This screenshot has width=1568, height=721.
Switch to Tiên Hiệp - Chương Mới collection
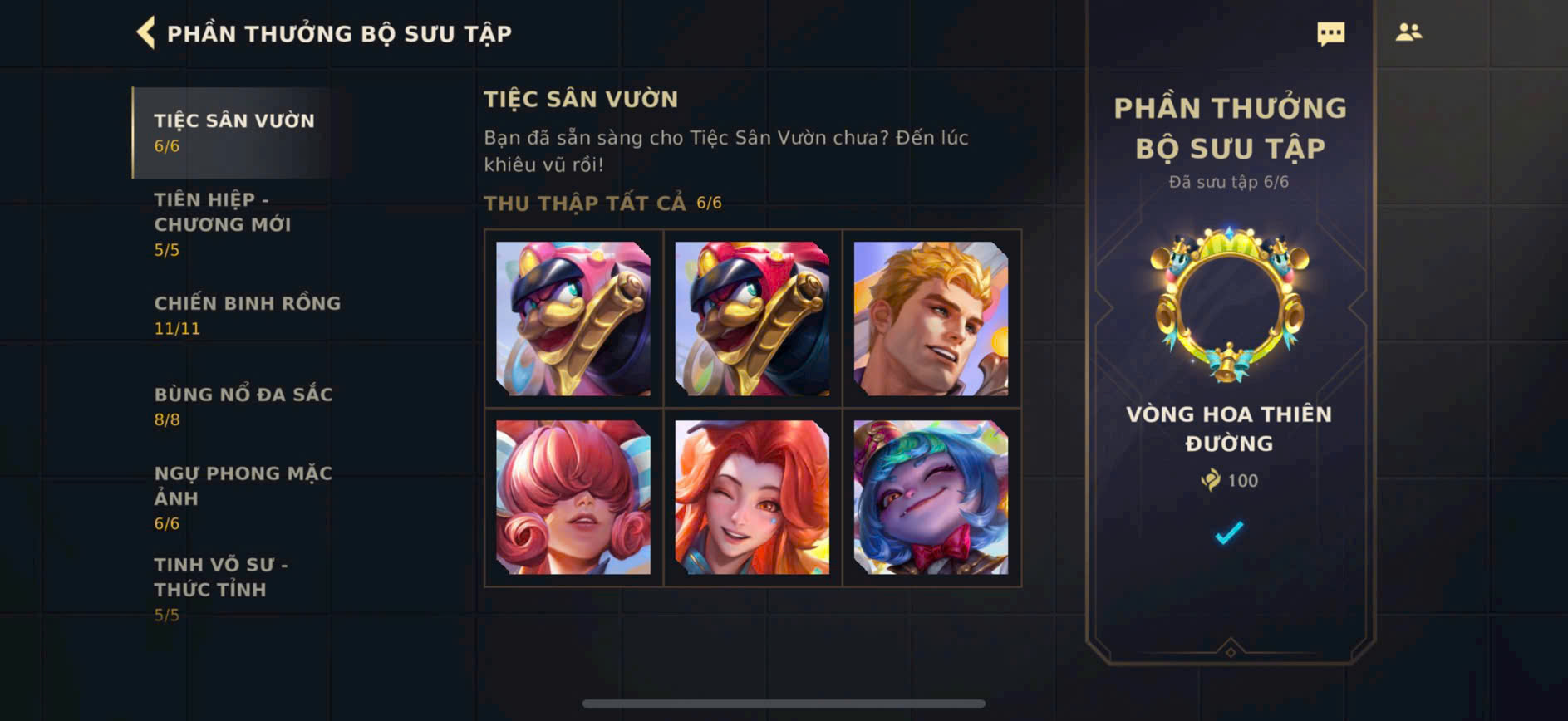223,223
